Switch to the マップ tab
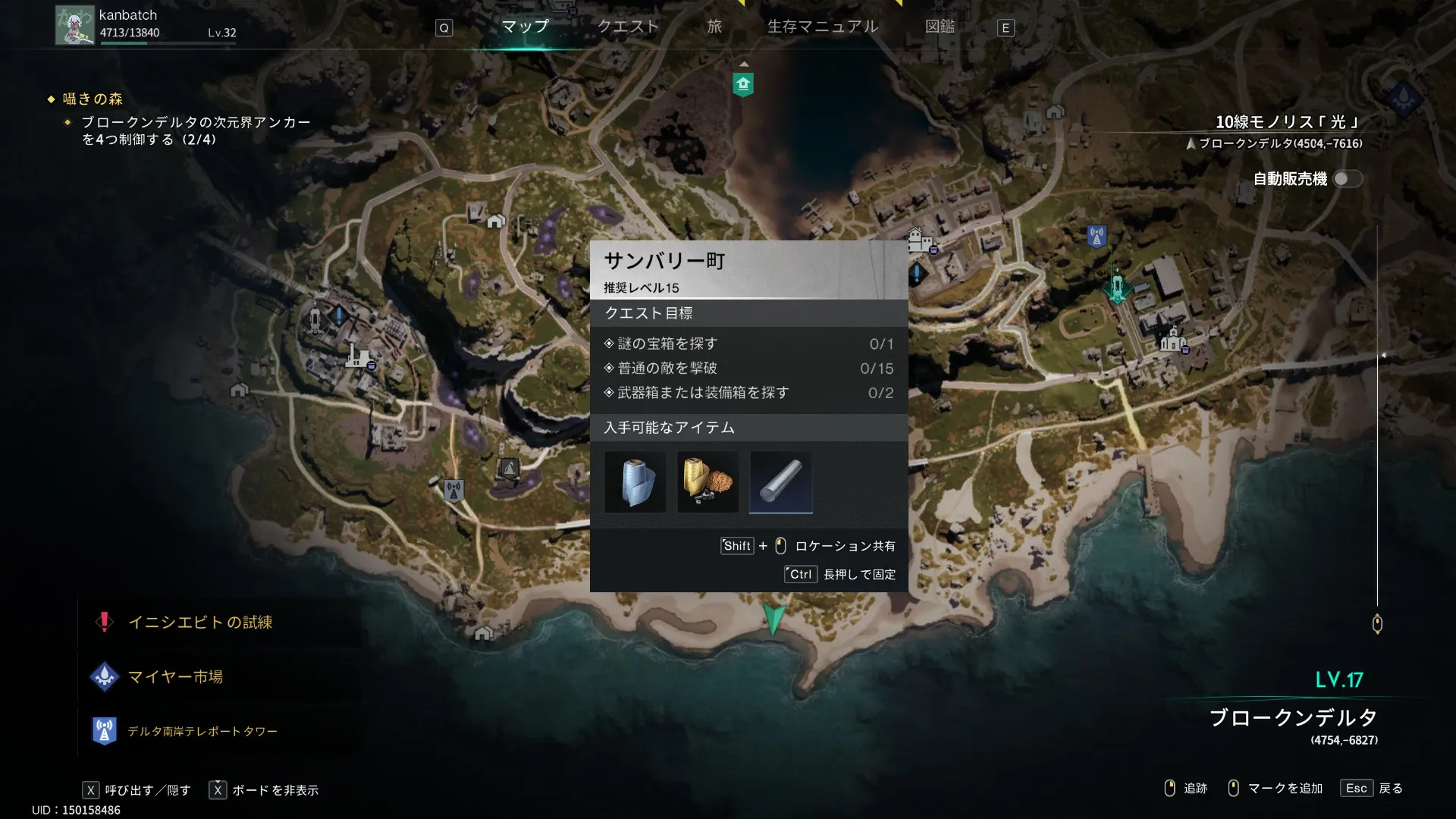The image size is (1456, 819). 525,27
